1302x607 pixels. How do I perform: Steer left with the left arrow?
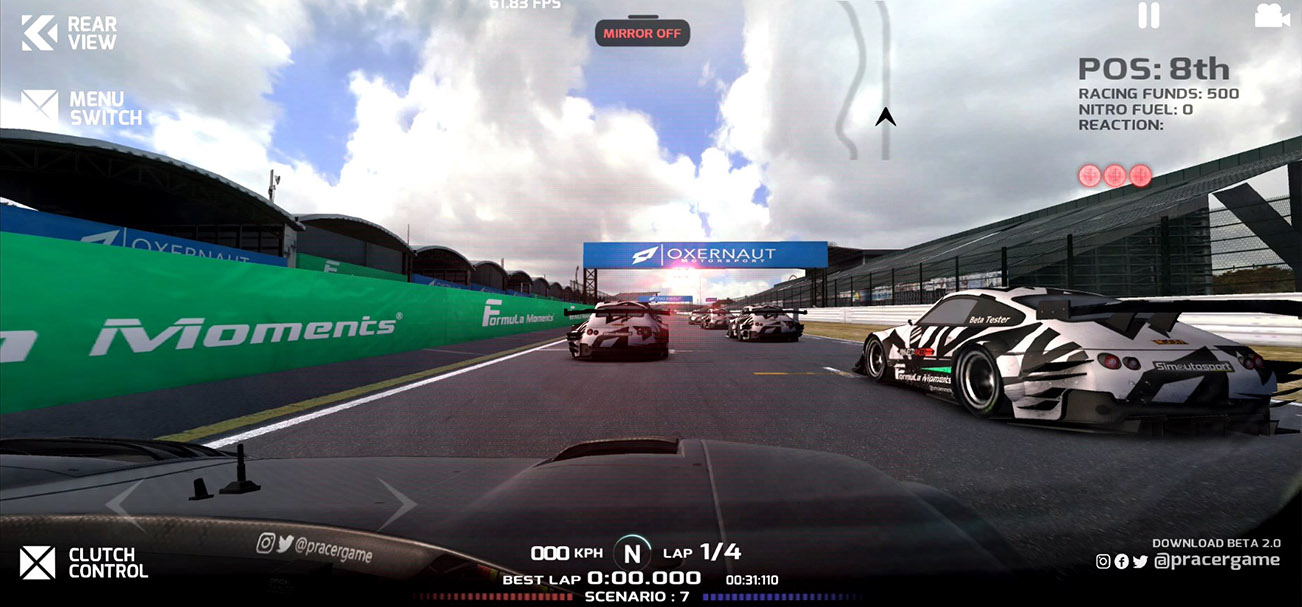click(125, 505)
